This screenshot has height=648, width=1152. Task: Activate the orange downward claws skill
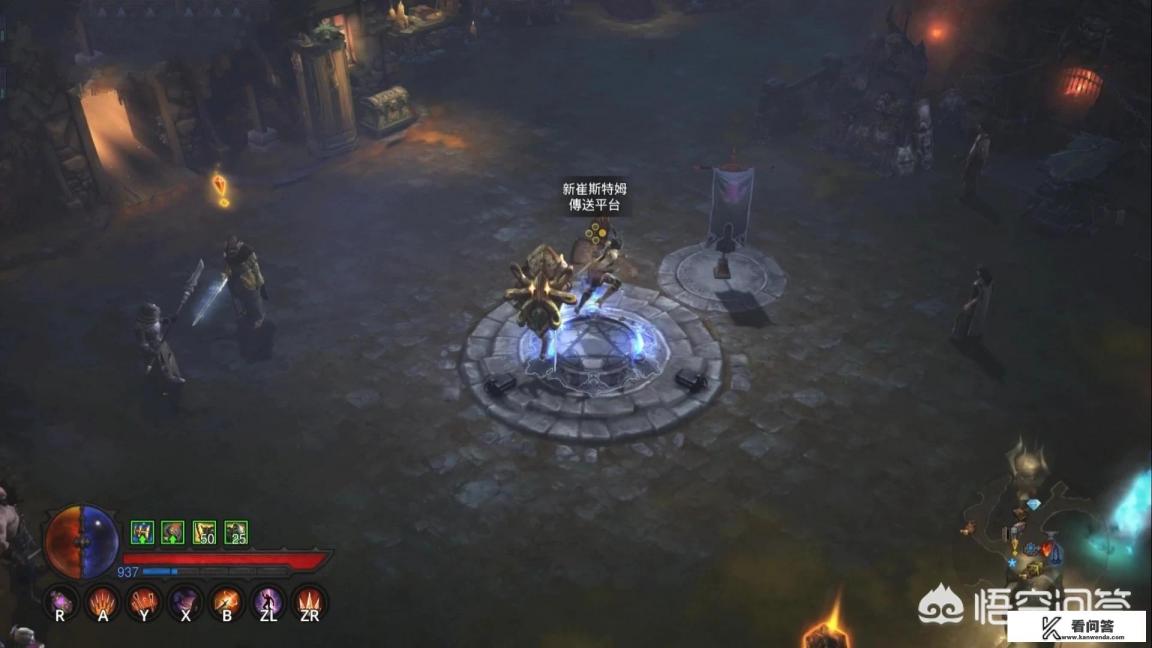102,601
